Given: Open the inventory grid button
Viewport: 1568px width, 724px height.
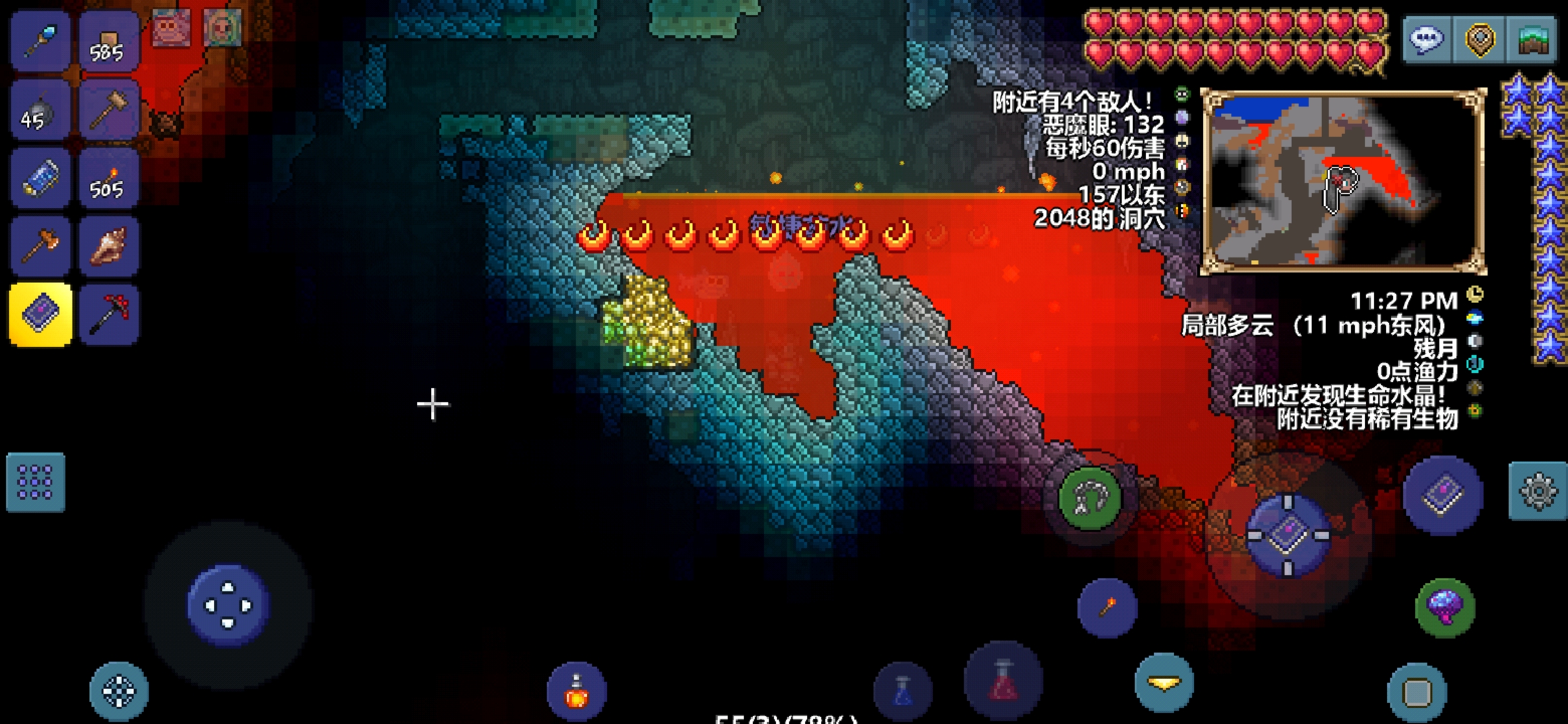Looking at the screenshot, I should (x=36, y=483).
